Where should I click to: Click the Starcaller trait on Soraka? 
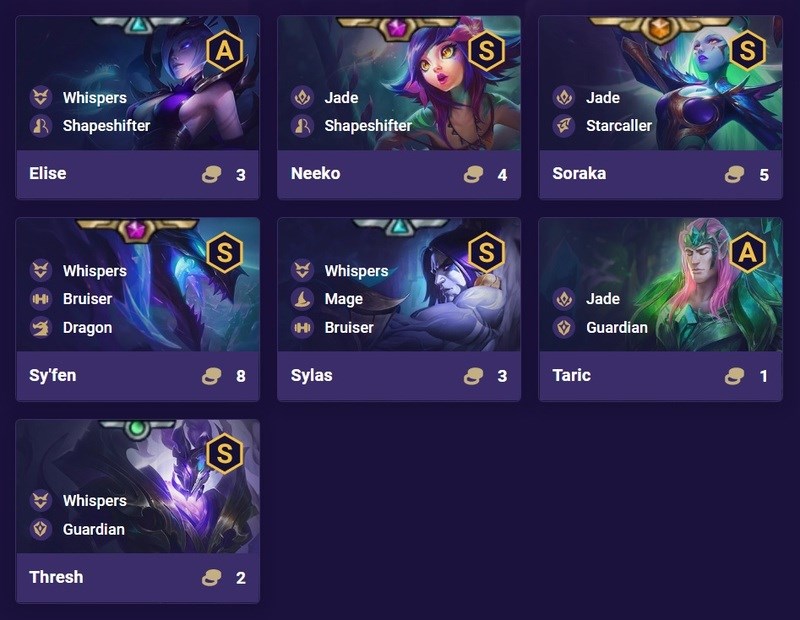point(618,126)
